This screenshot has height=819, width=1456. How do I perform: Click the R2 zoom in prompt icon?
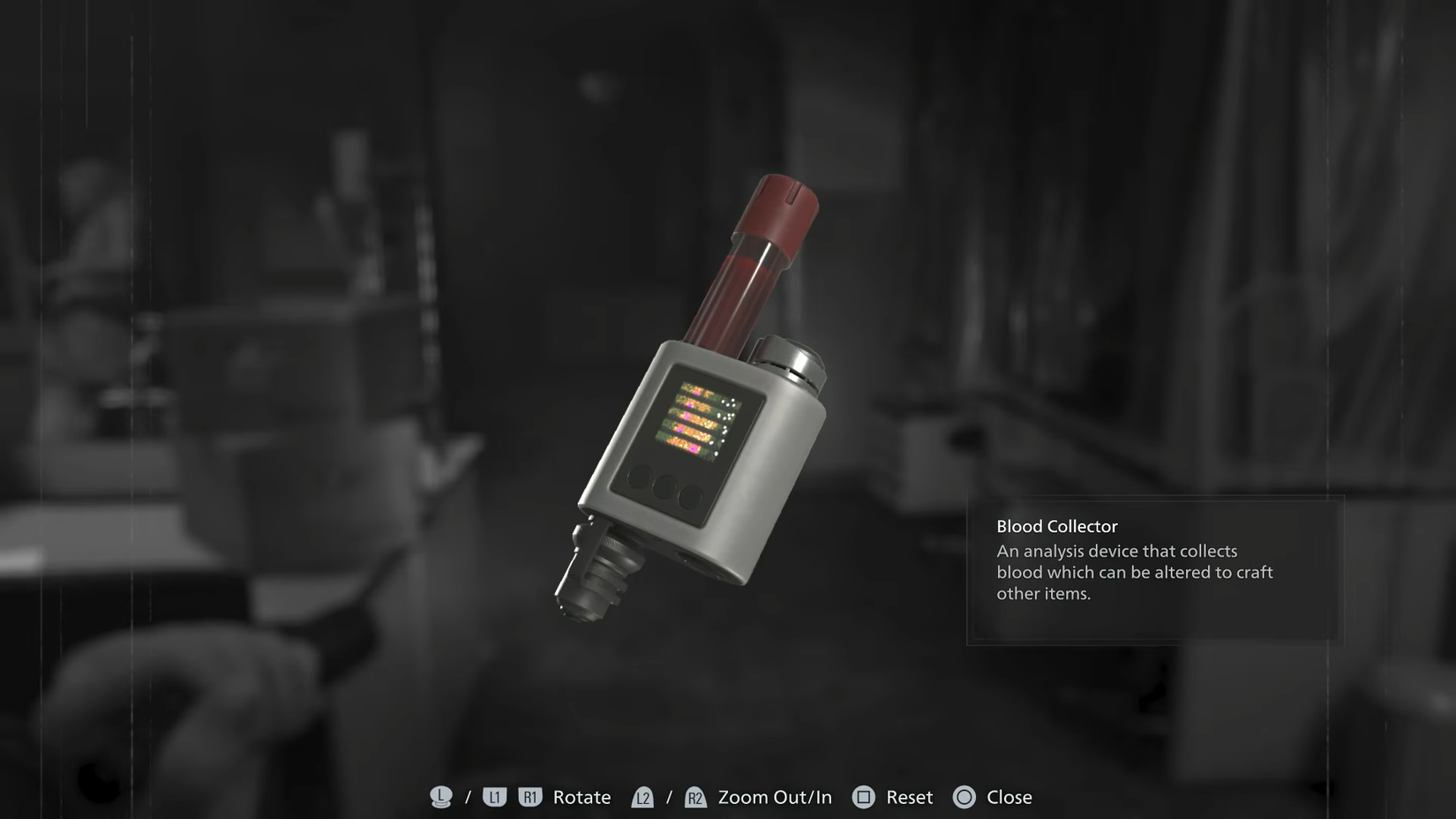[x=696, y=797]
